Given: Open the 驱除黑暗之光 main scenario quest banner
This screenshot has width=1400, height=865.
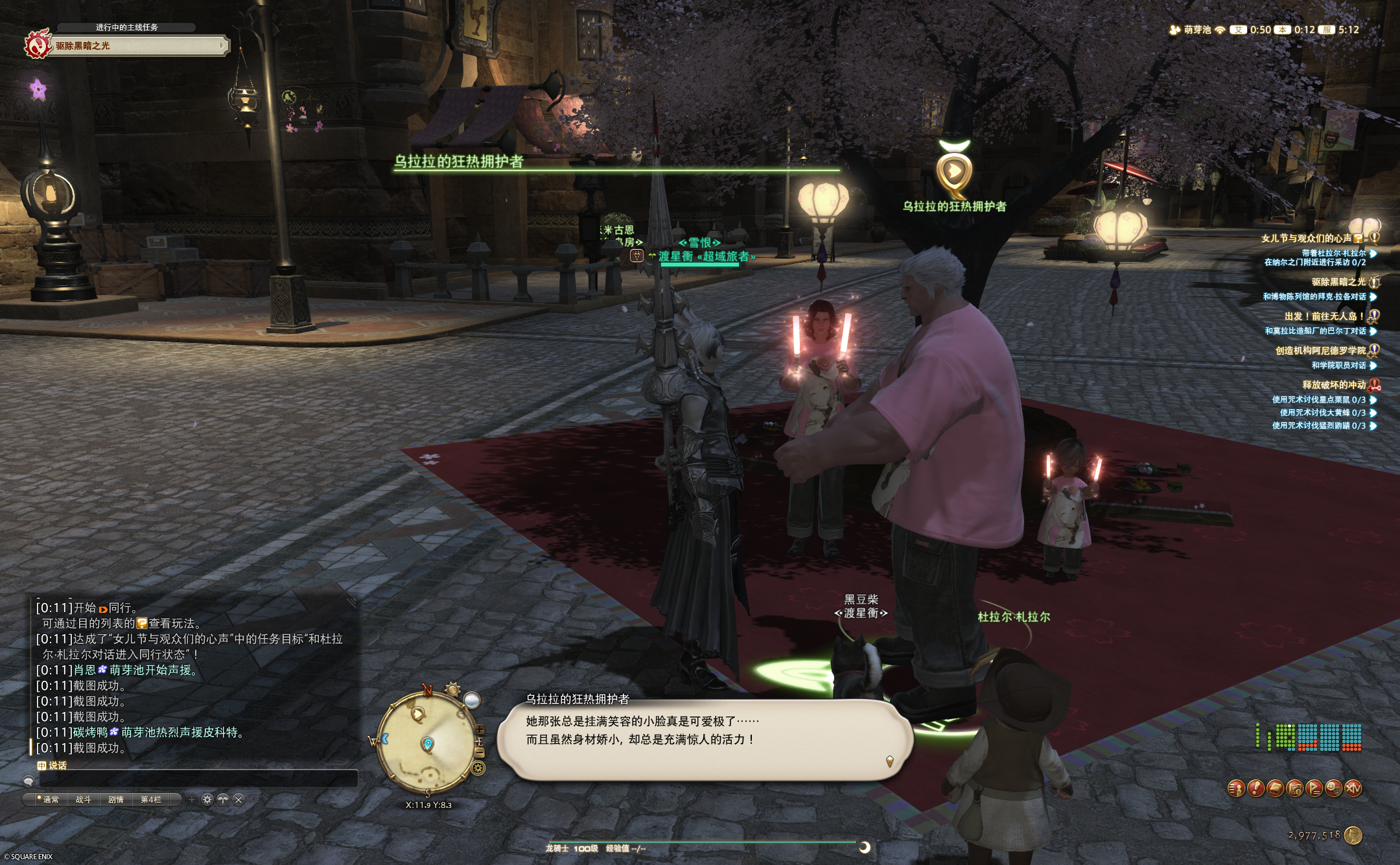Looking at the screenshot, I should (x=139, y=45).
